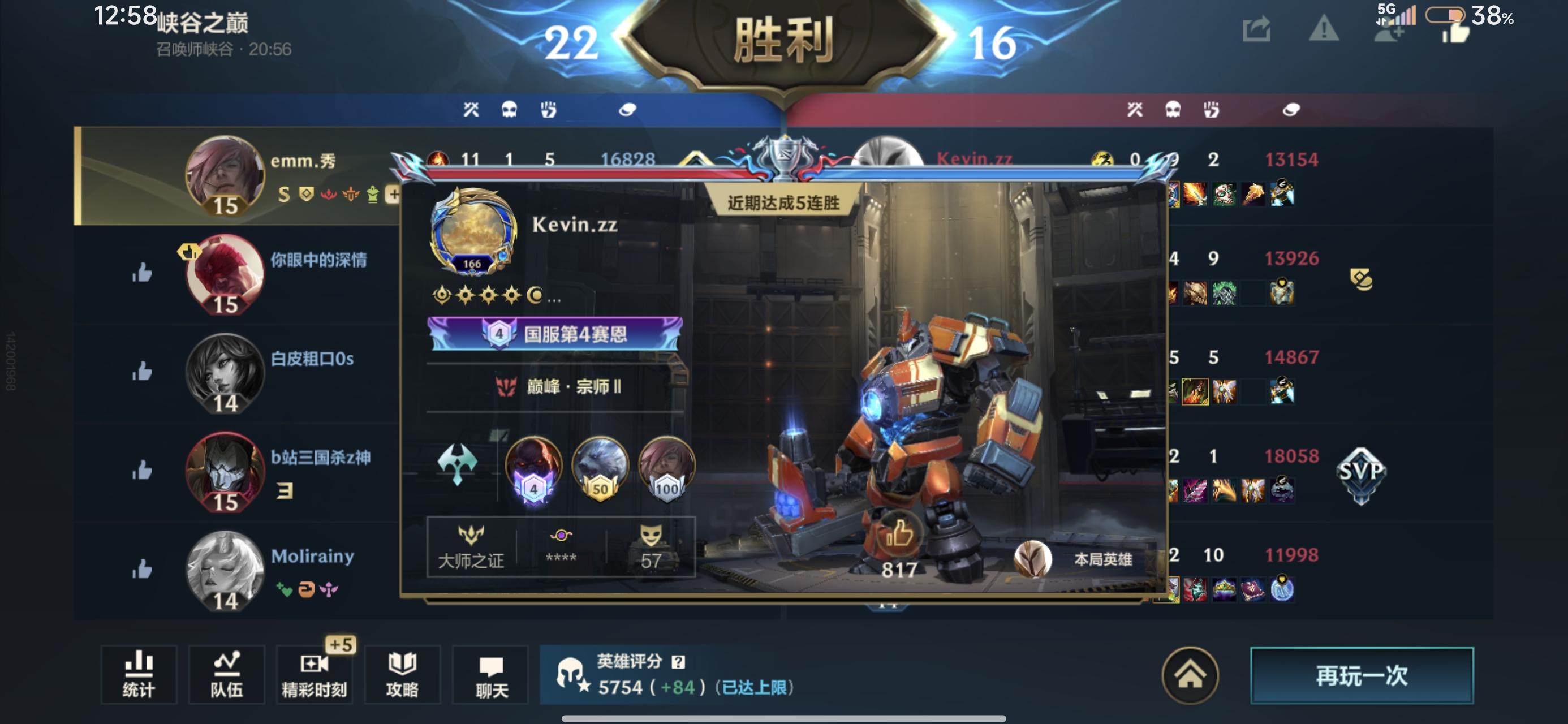Open the 聊天 chat tab

(490, 675)
